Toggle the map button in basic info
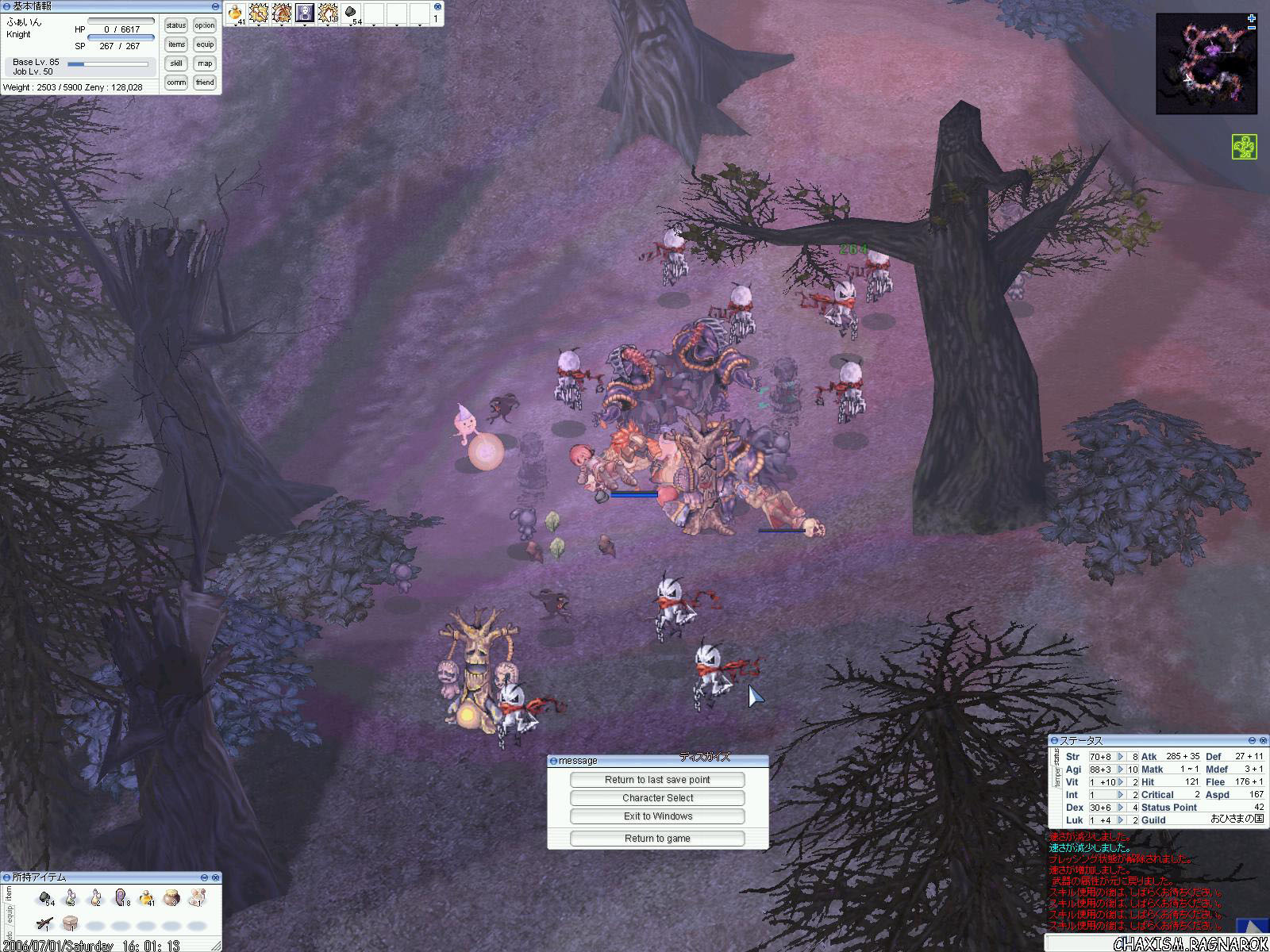 (205, 63)
